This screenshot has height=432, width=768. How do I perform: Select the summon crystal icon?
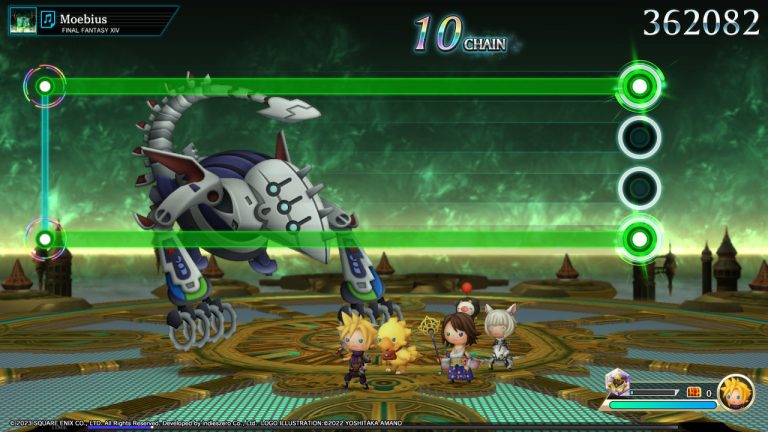point(616,381)
